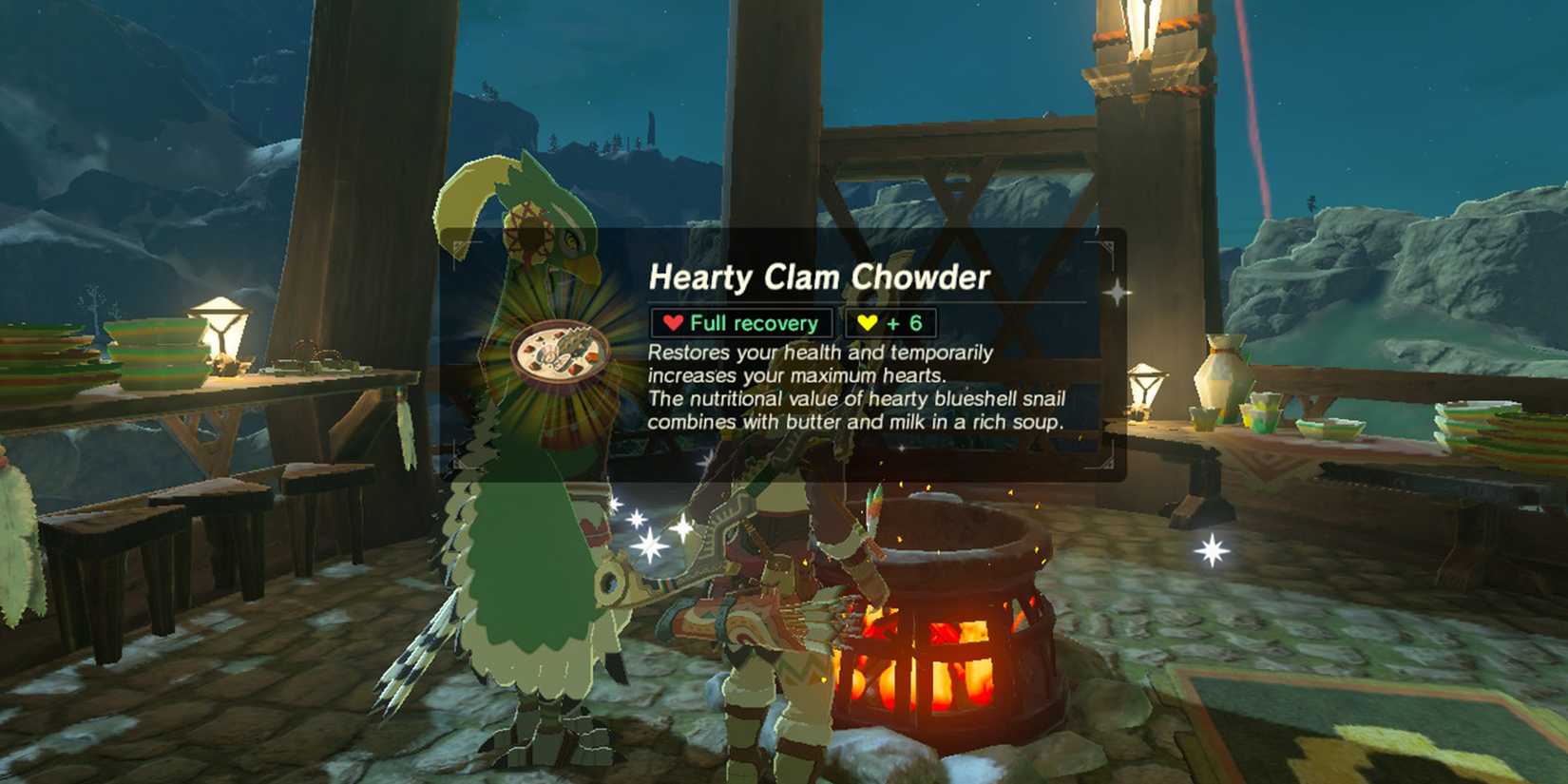Select the yellow heart icon in the +6 badge
The height and width of the screenshot is (784, 1568).
tap(867, 322)
